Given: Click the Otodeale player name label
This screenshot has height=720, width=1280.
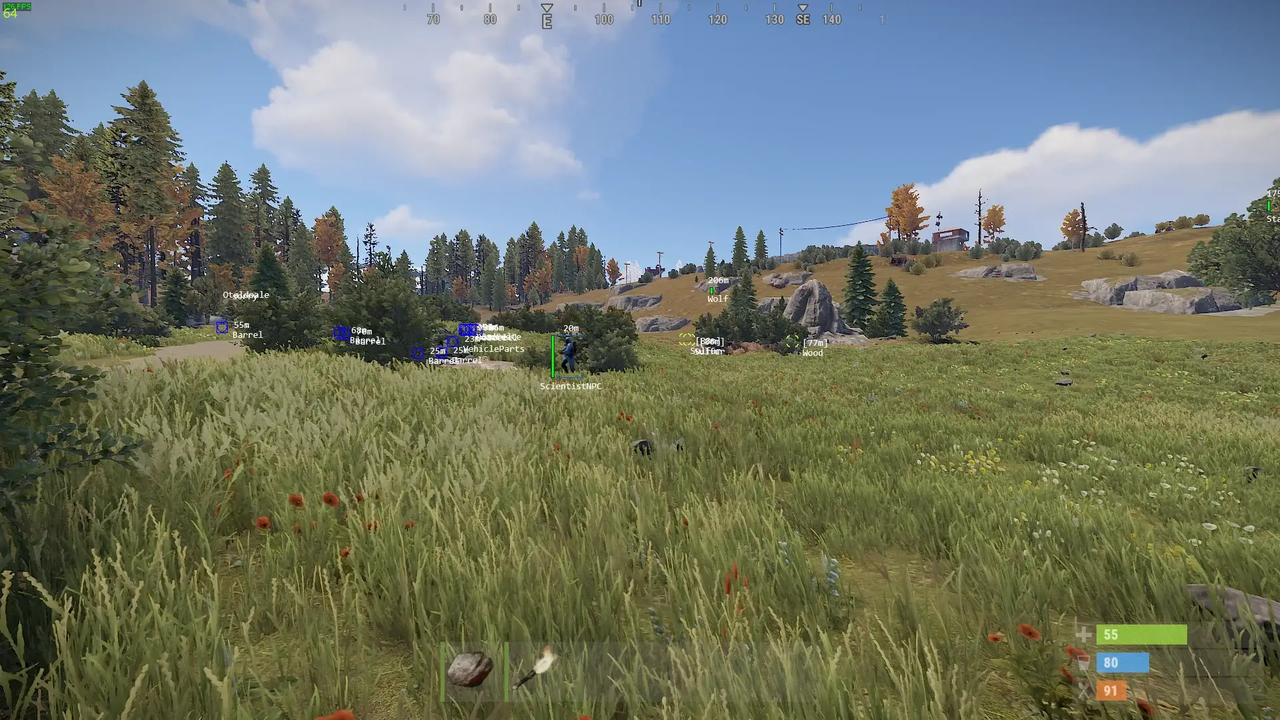Looking at the screenshot, I should (245, 295).
